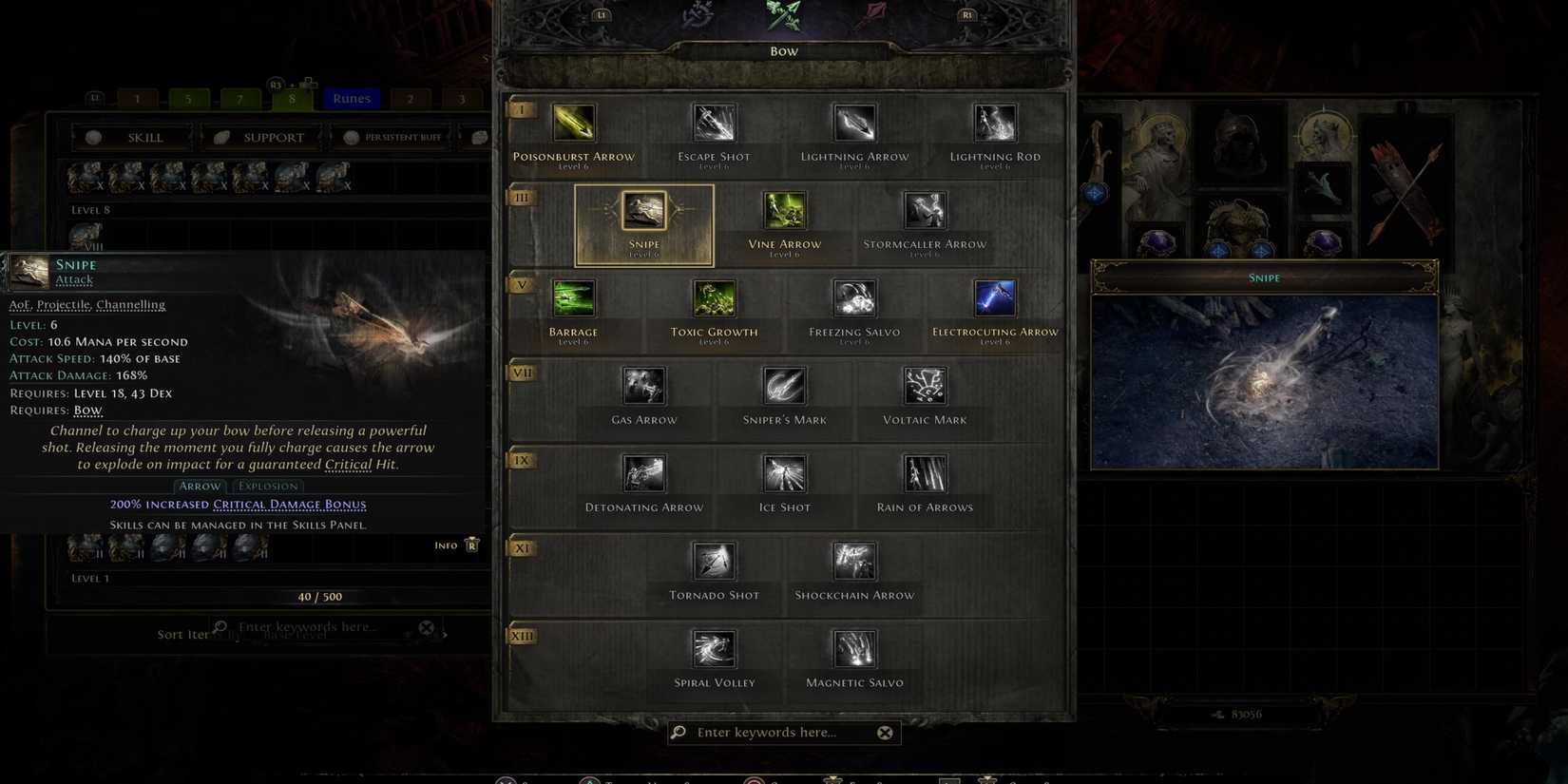Pick the Magnetic Salvo skill icon
Viewport: 1568px width, 784px height.
coord(852,648)
